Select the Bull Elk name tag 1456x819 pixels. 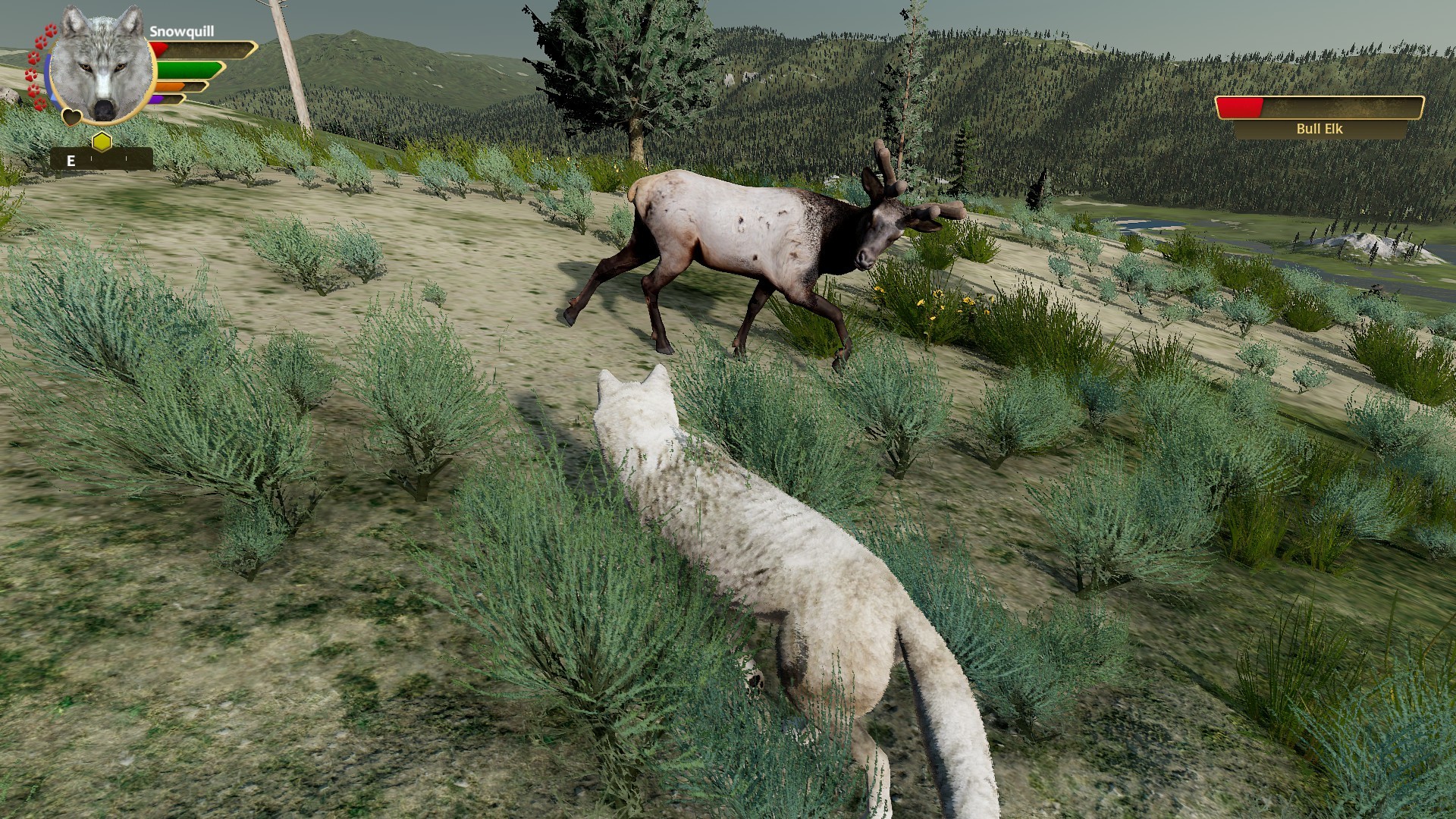pyautogui.click(x=1319, y=129)
